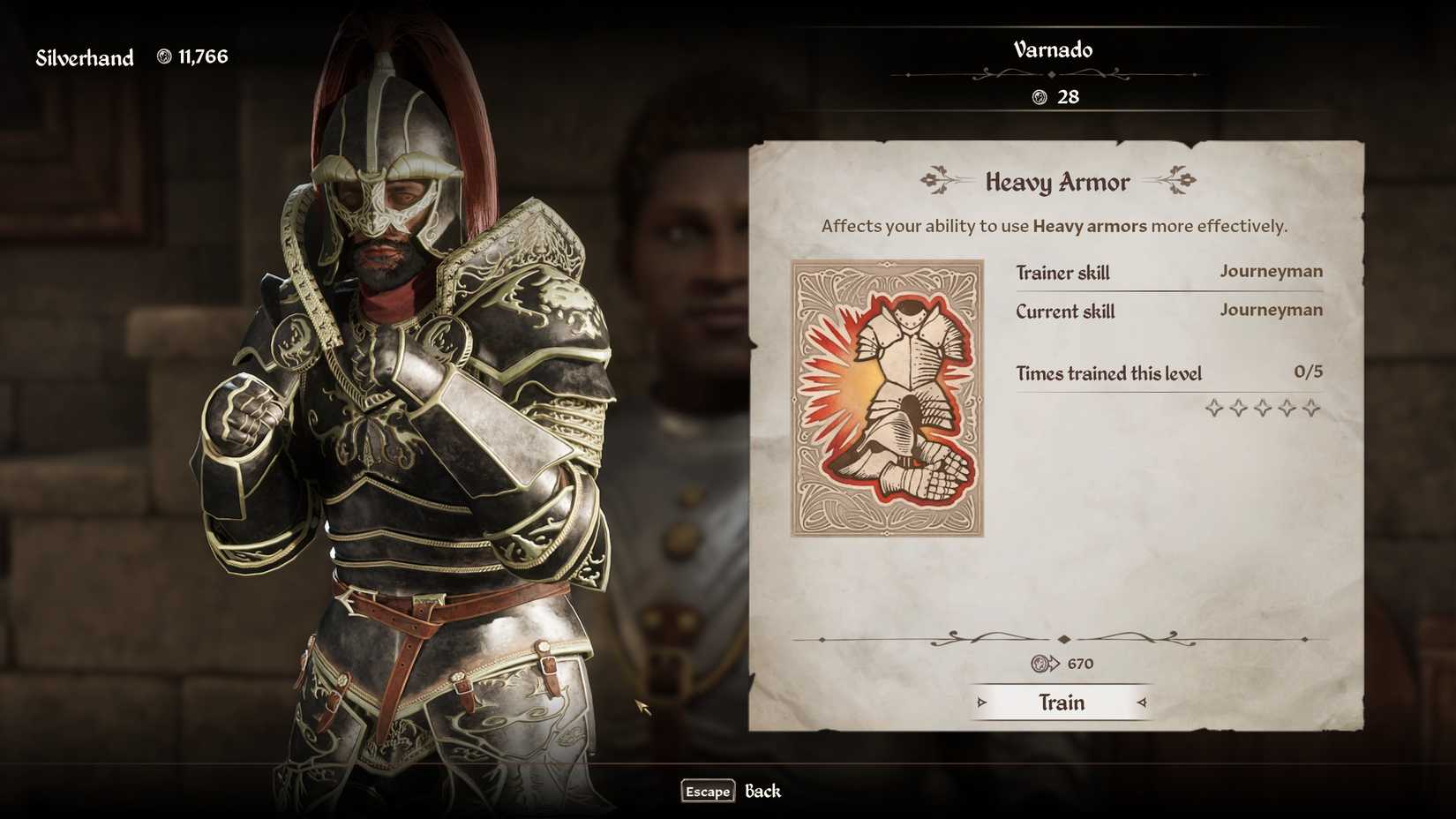This screenshot has width=1456, height=819.
Task: Click the Heavy Armor skill illustration
Action: (x=888, y=395)
